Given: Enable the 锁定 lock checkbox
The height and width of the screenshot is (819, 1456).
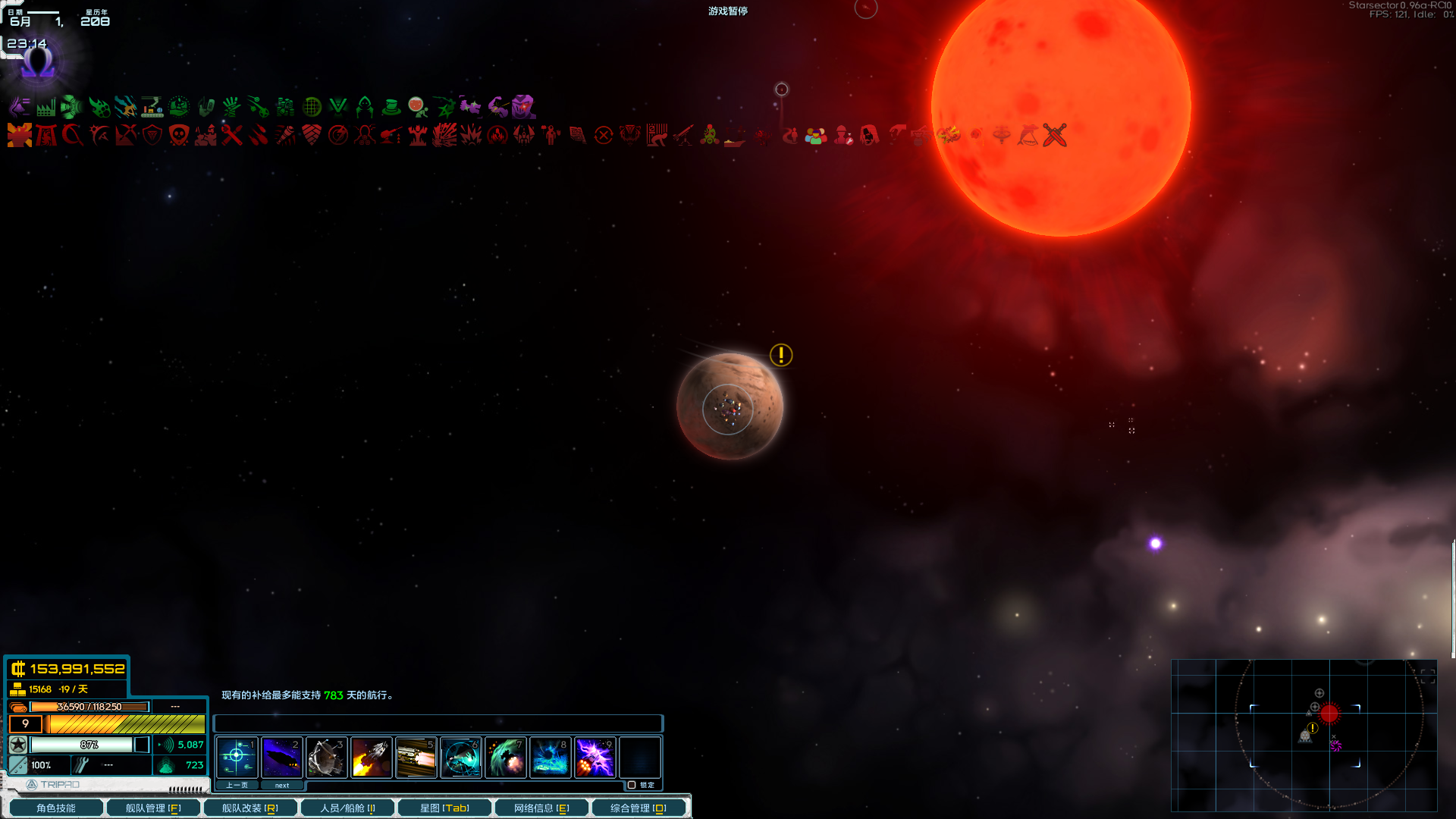Looking at the screenshot, I should click(632, 785).
